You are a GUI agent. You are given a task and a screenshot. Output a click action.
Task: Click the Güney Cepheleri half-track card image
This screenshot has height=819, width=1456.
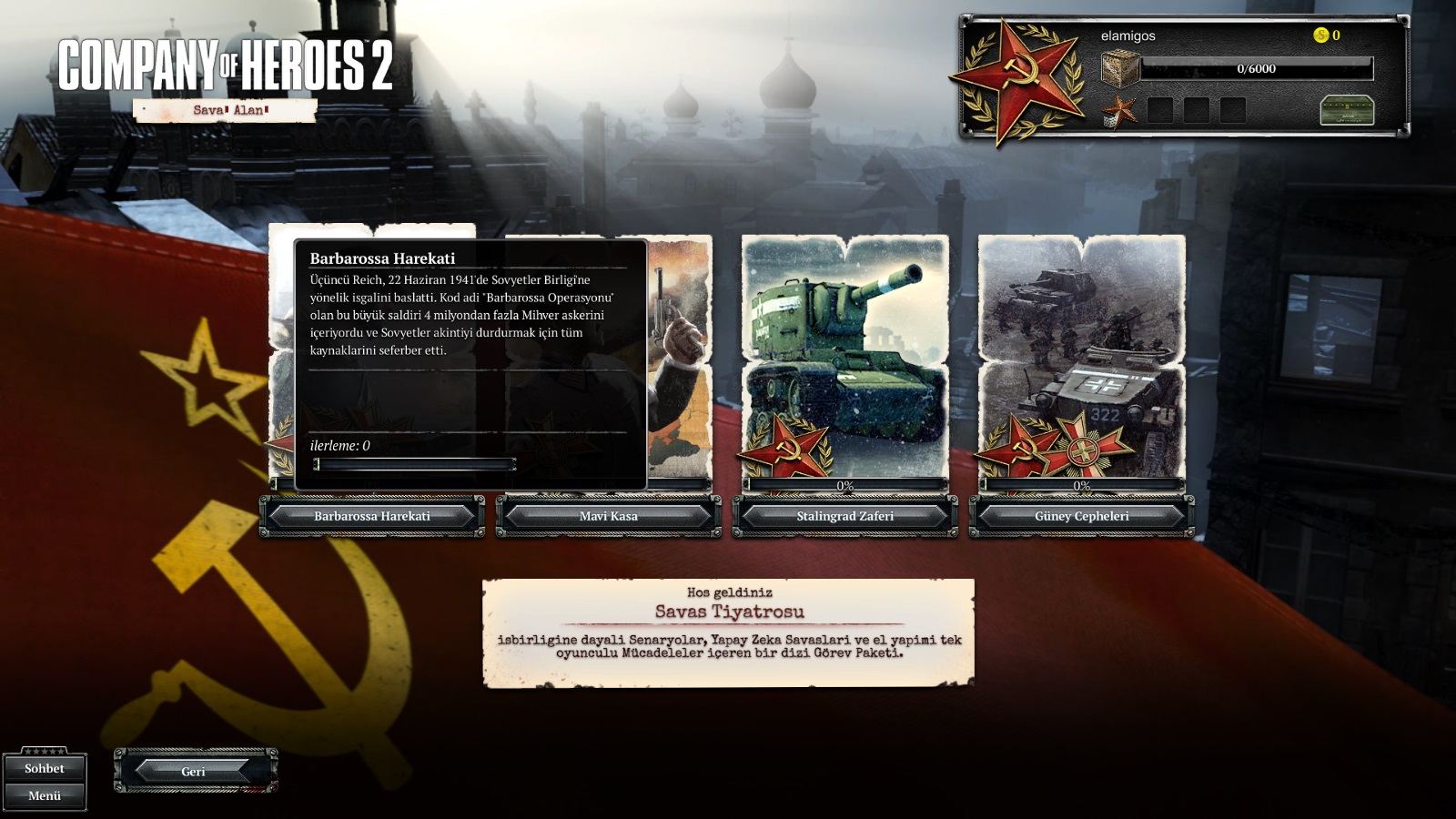(x=1081, y=355)
